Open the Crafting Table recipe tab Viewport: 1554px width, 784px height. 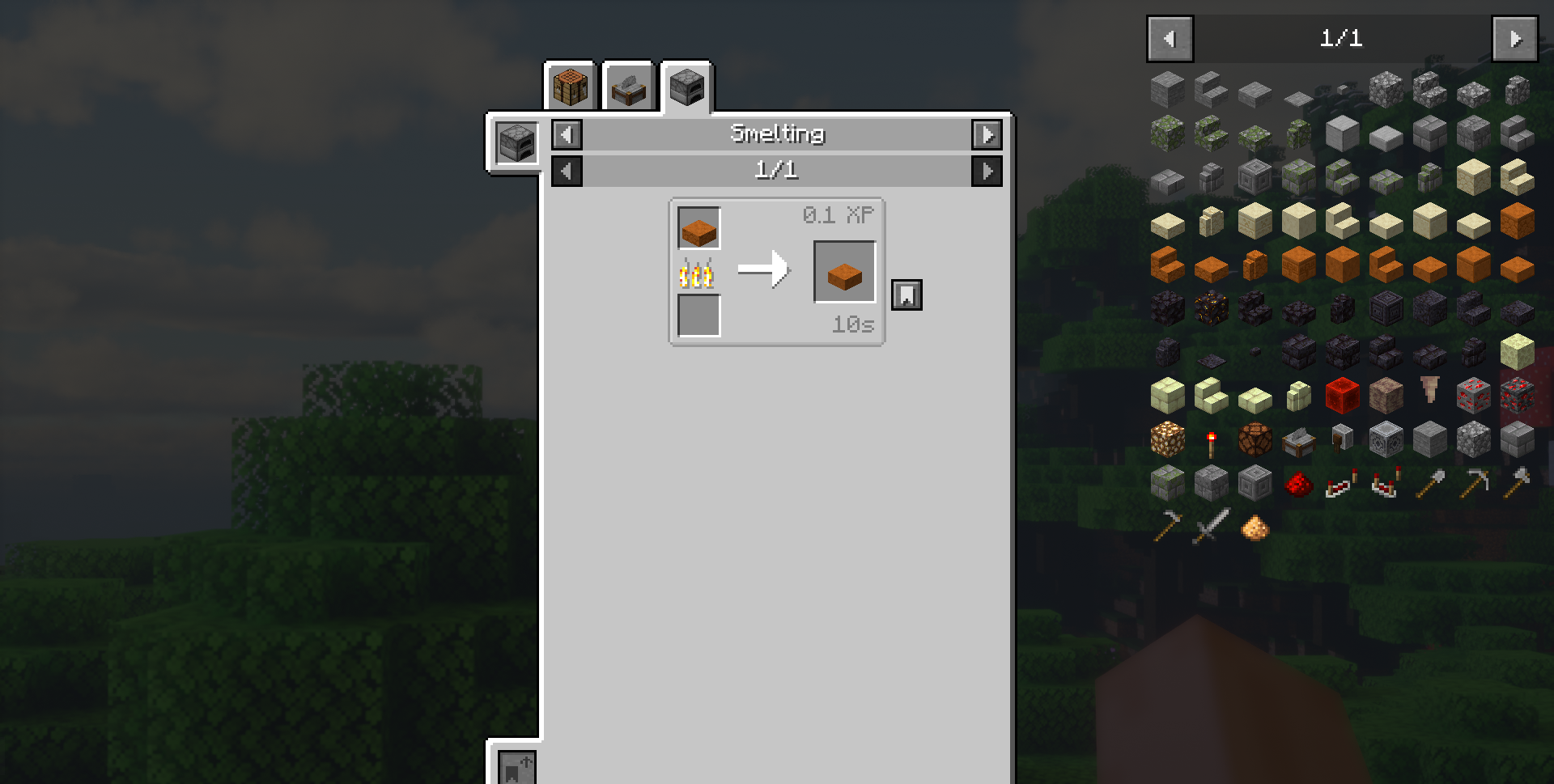coord(570,86)
